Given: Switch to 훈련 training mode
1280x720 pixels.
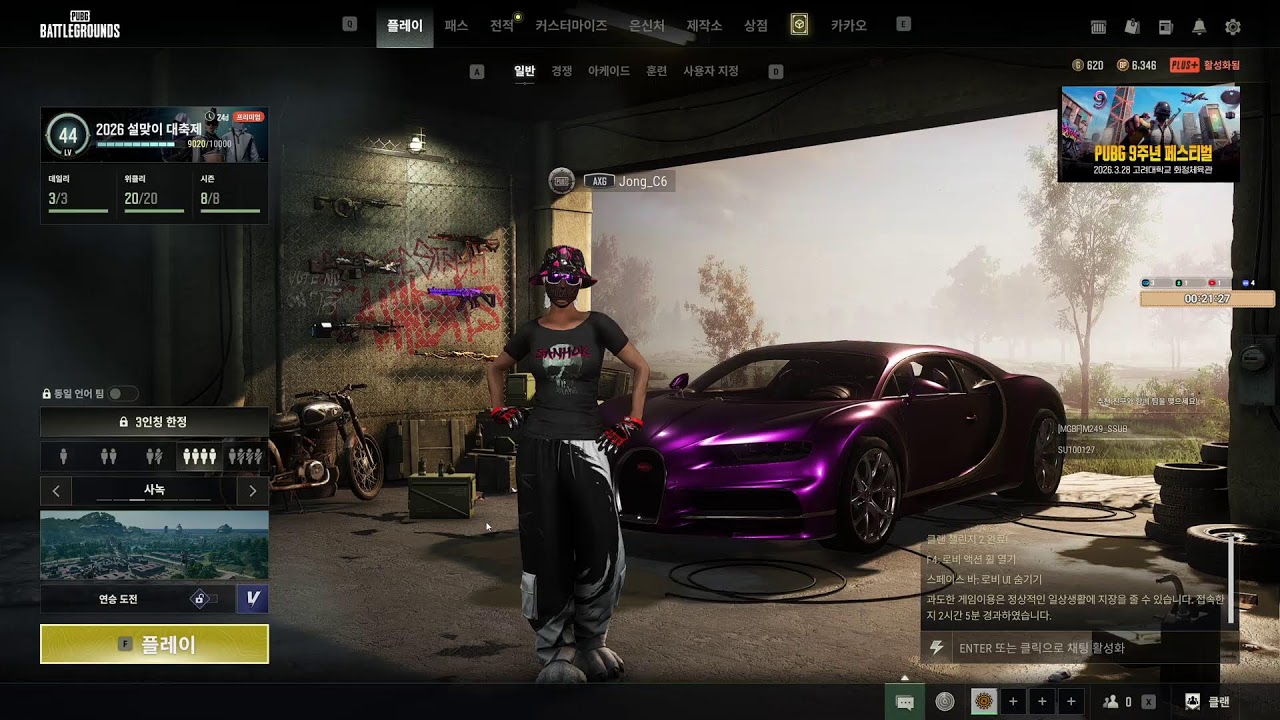Looking at the screenshot, I should [x=656, y=71].
